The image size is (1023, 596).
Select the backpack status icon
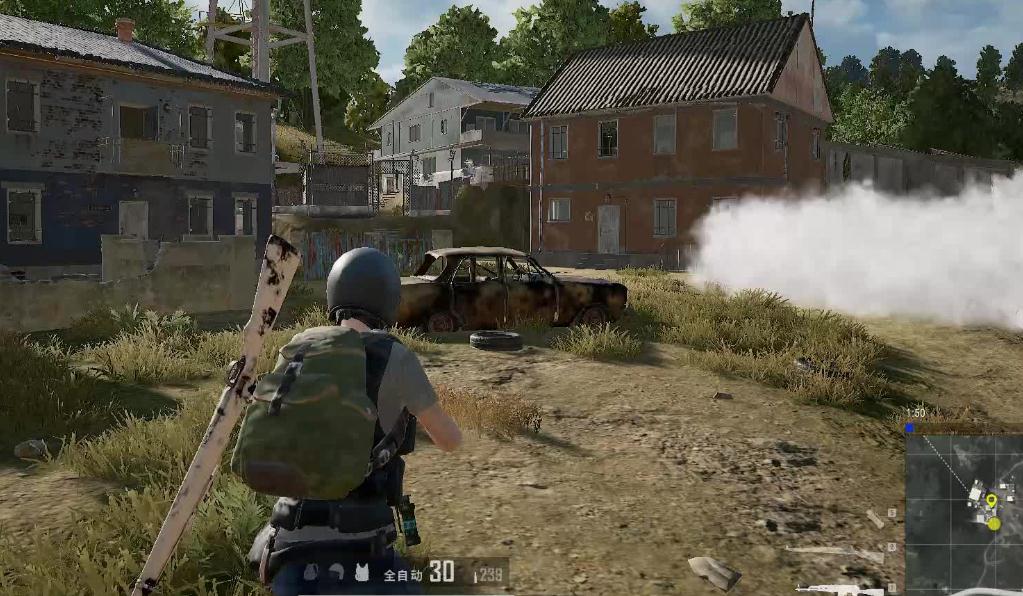312,572
